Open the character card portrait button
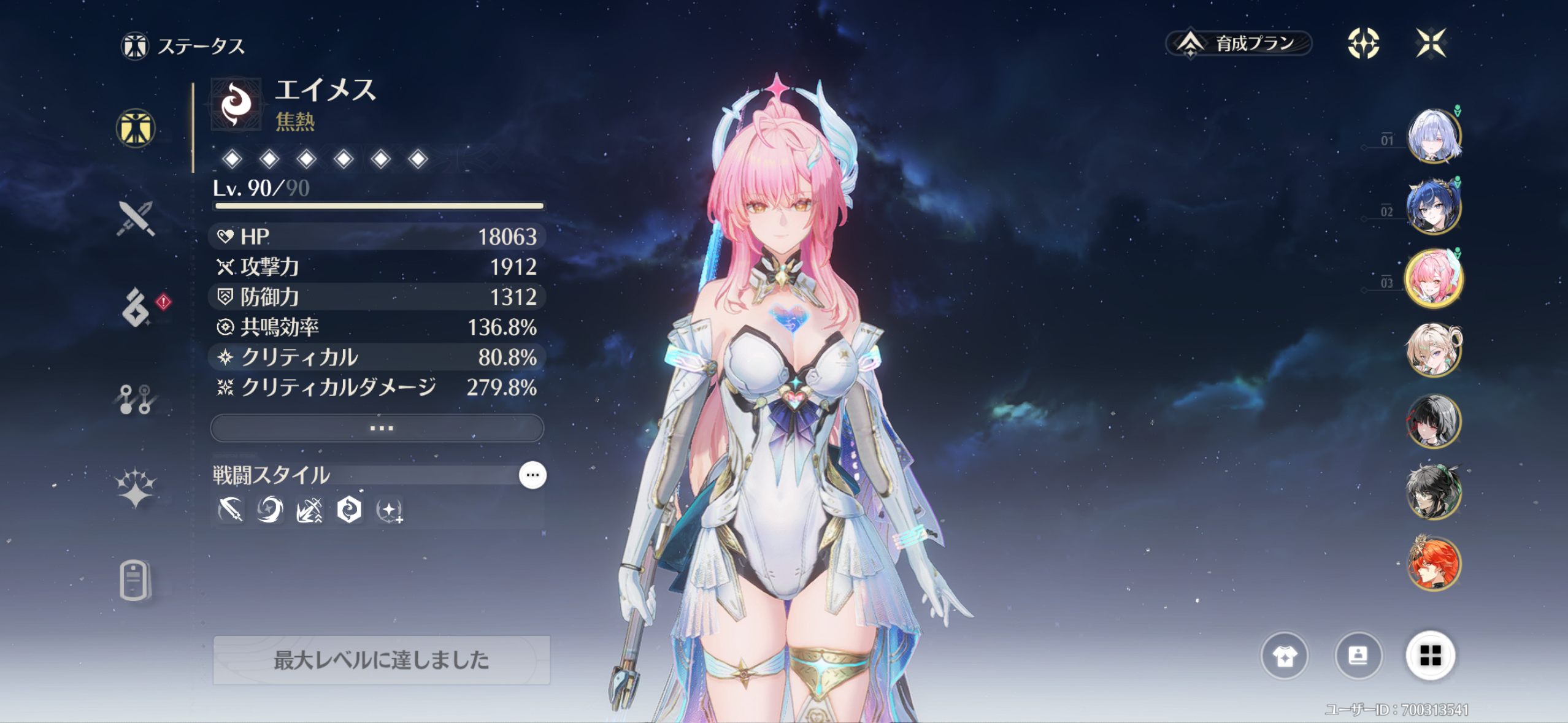Viewport: 1568px width, 723px height. pos(1358,656)
